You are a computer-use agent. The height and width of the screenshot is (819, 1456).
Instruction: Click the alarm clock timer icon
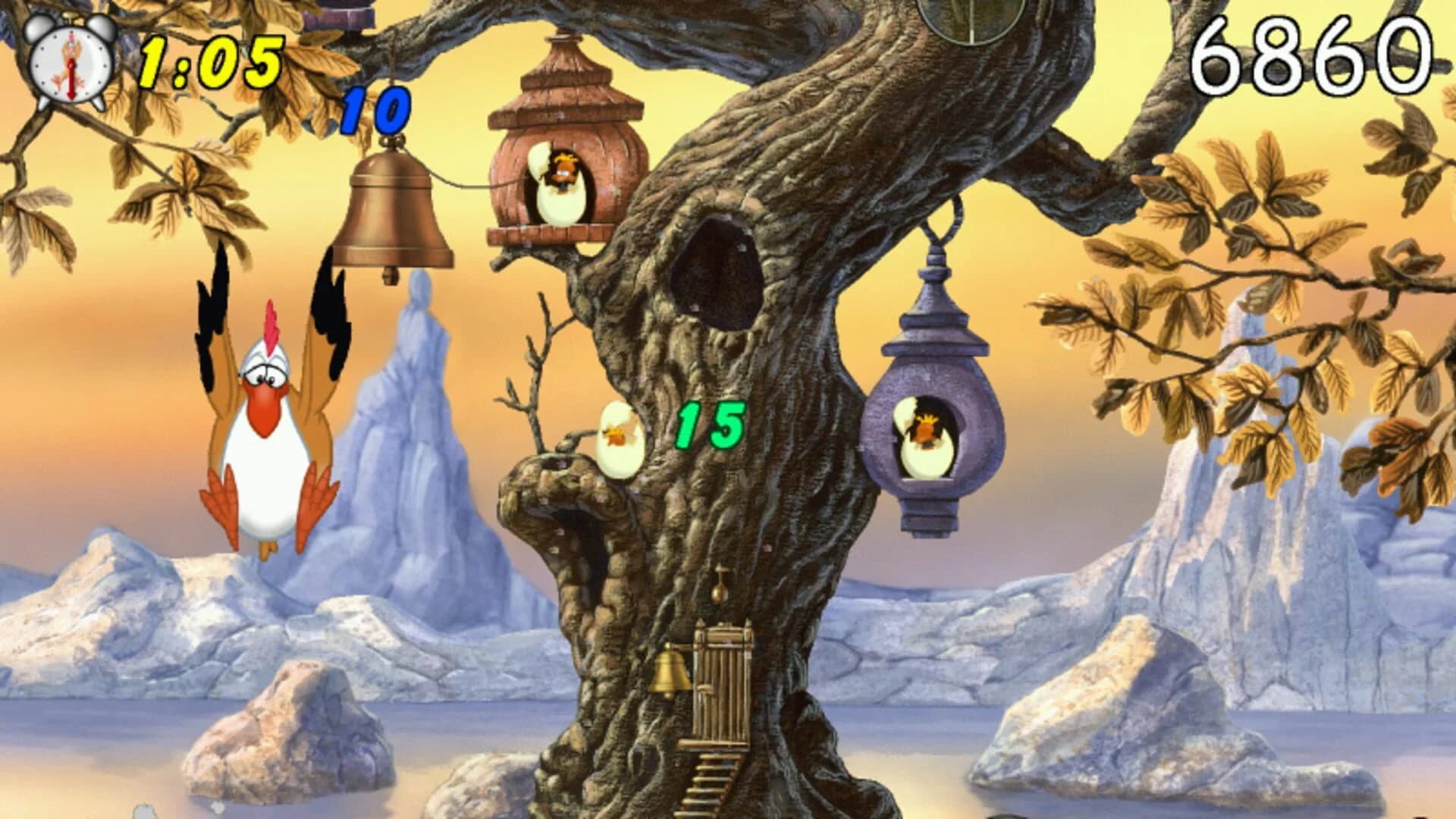pos(68,64)
